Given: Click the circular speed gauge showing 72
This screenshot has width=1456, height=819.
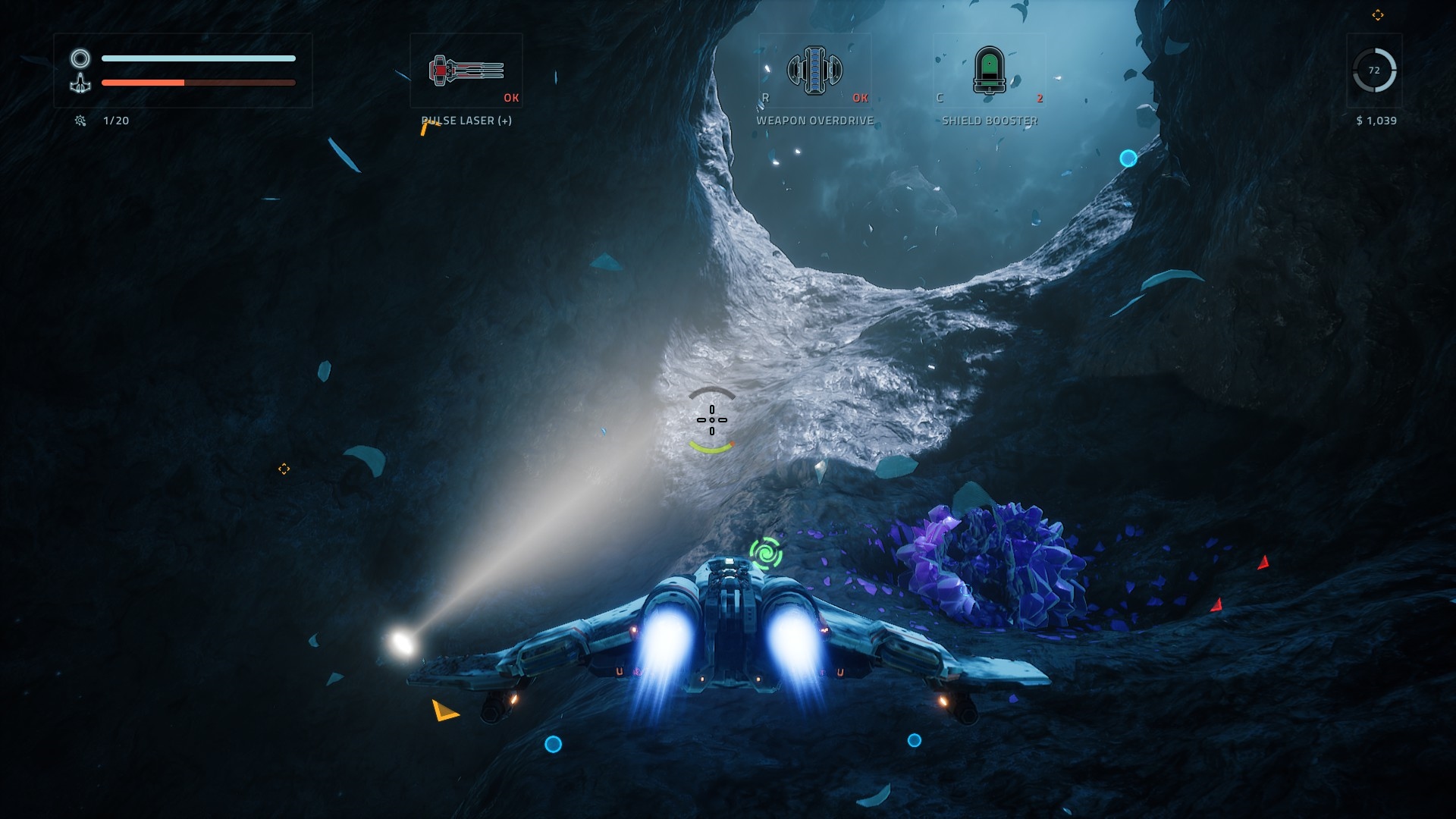Looking at the screenshot, I should pos(1374,71).
